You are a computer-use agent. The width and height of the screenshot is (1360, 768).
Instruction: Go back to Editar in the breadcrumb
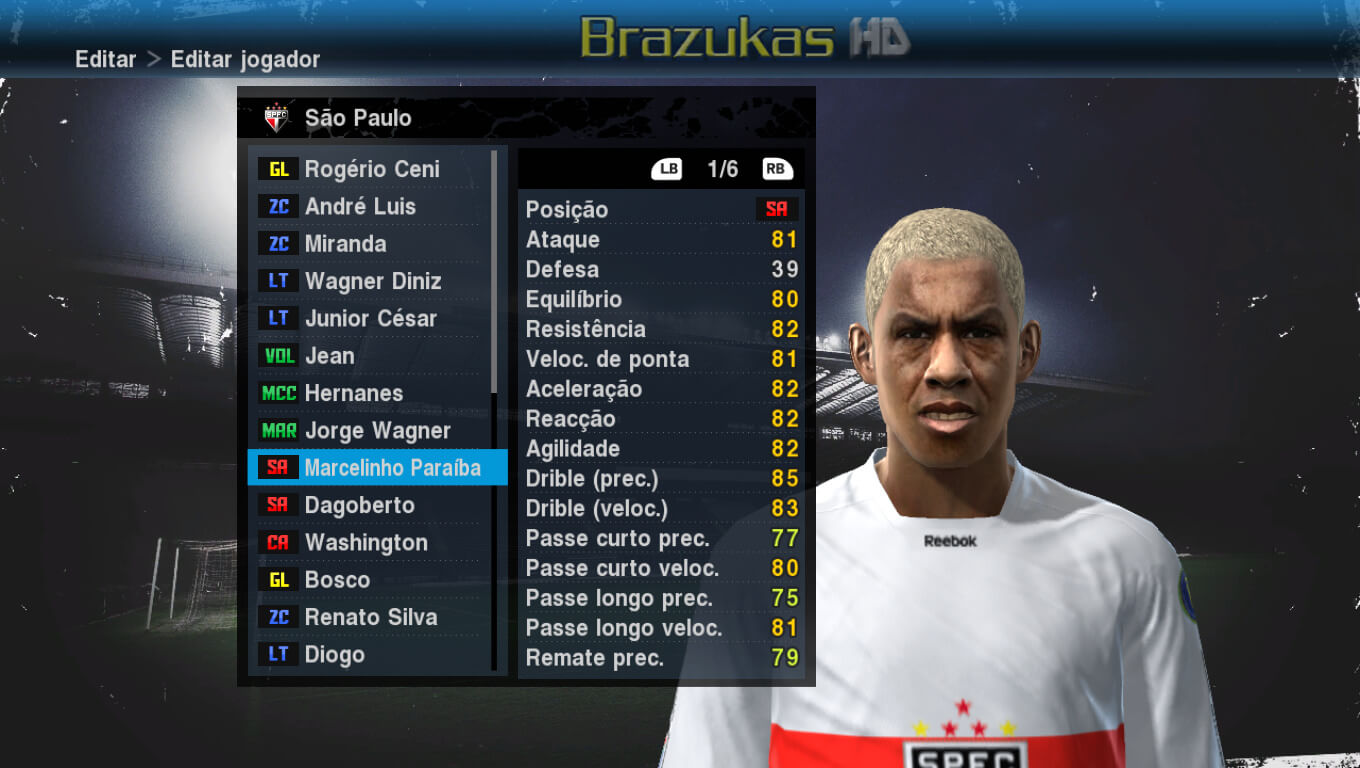pos(105,59)
